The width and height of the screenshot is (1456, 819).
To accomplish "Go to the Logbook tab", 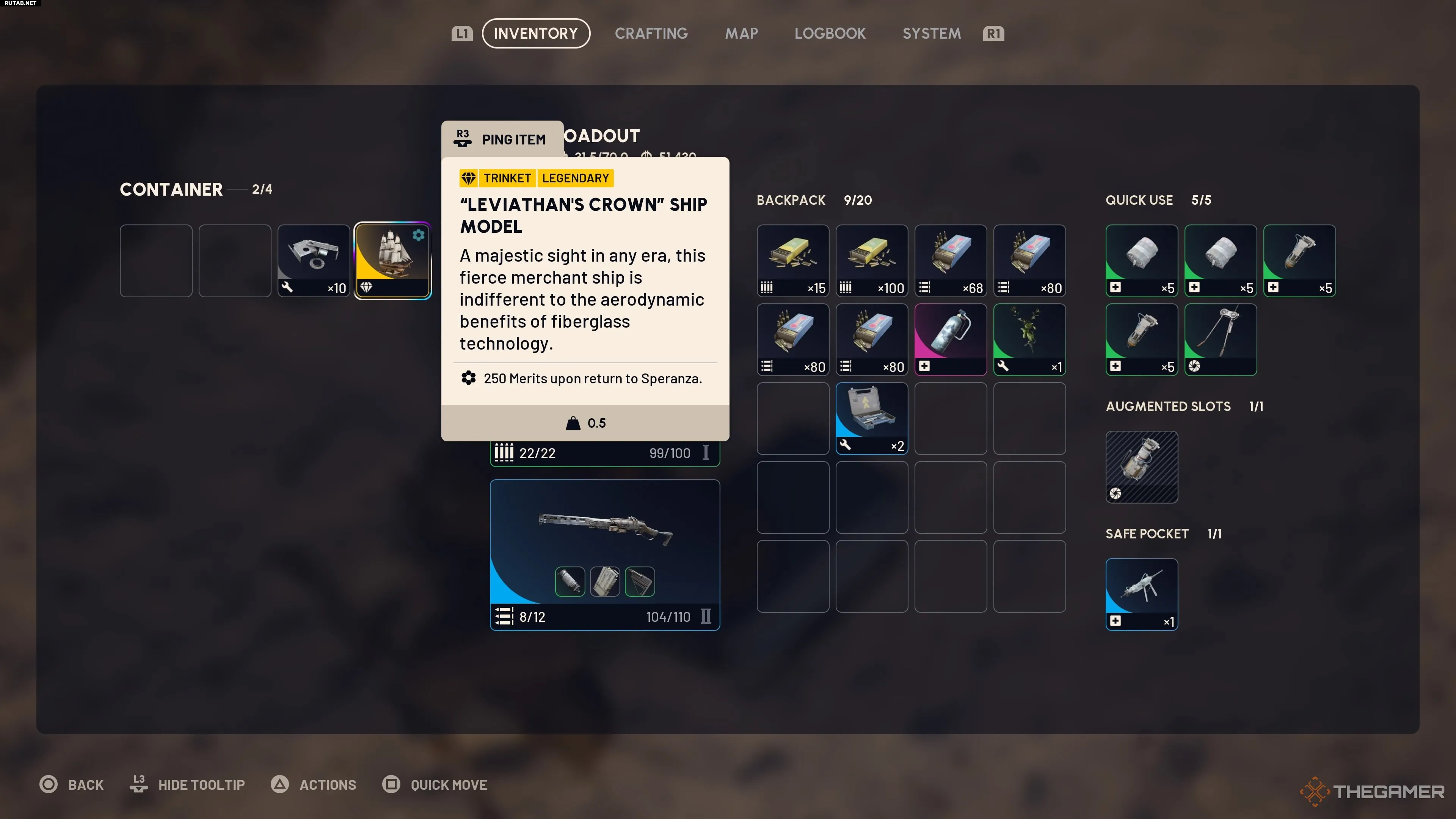I will (830, 33).
